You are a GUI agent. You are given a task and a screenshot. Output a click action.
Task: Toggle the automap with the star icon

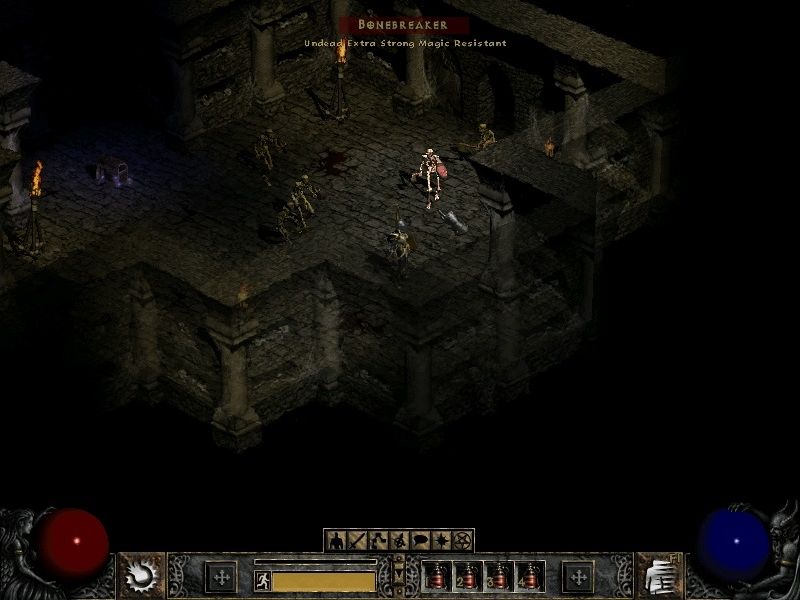click(x=441, y=541)
